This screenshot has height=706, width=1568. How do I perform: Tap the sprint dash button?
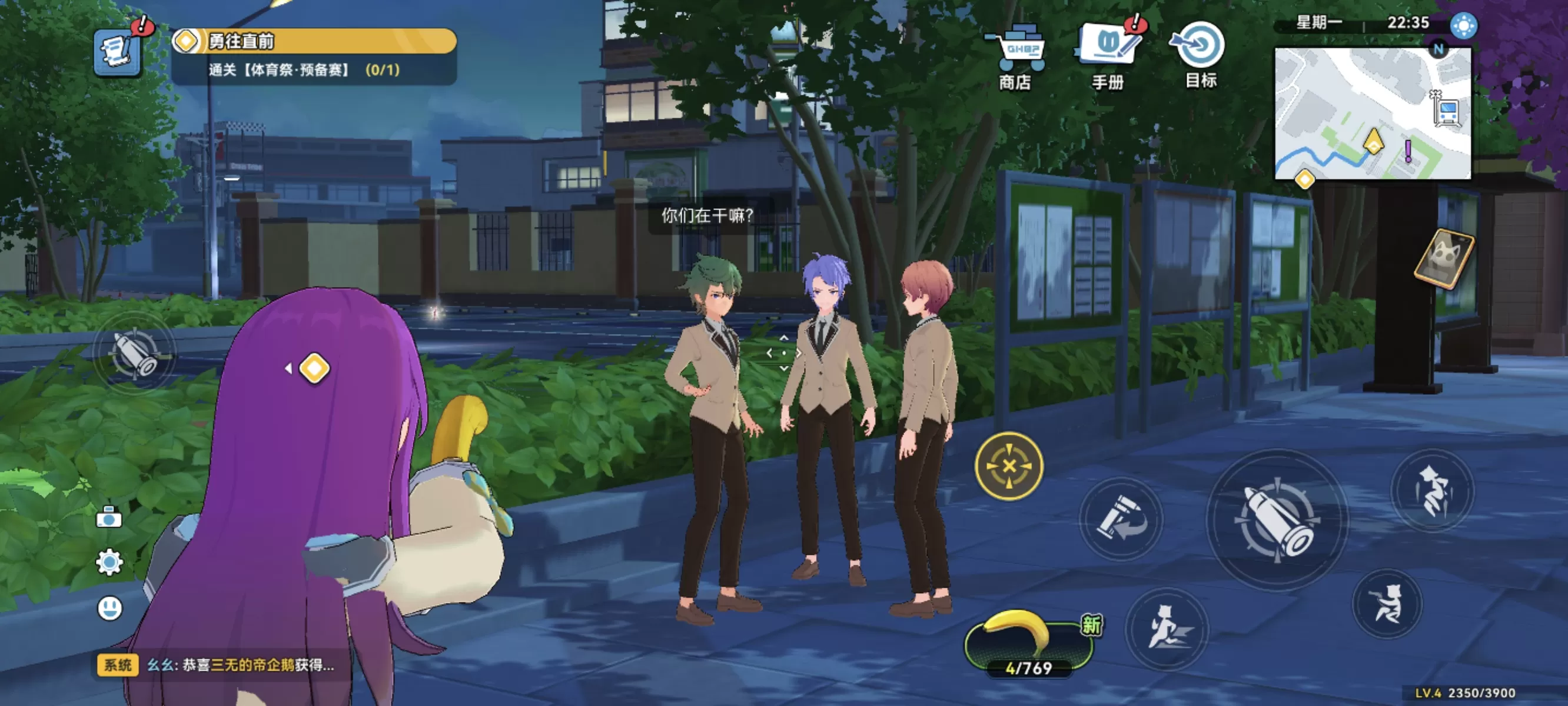pyautogui.click(x=1166, y=628)
